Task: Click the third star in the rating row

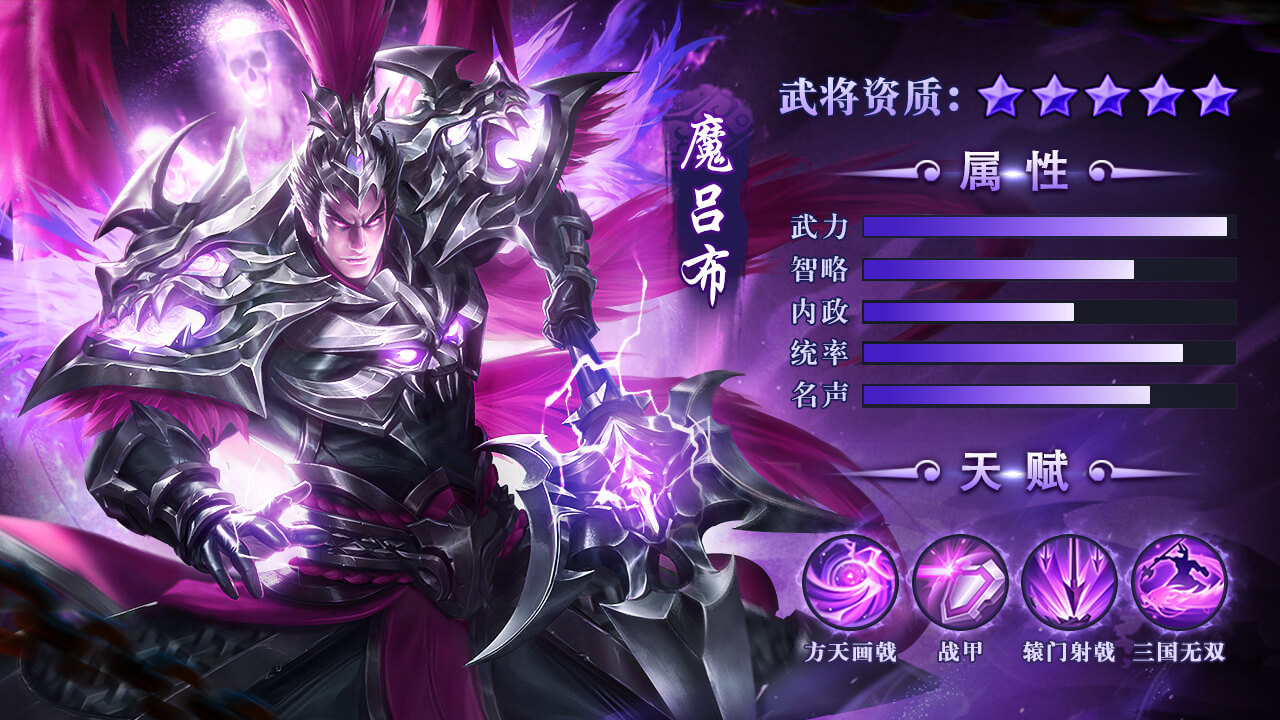Action: (1106, 96)
